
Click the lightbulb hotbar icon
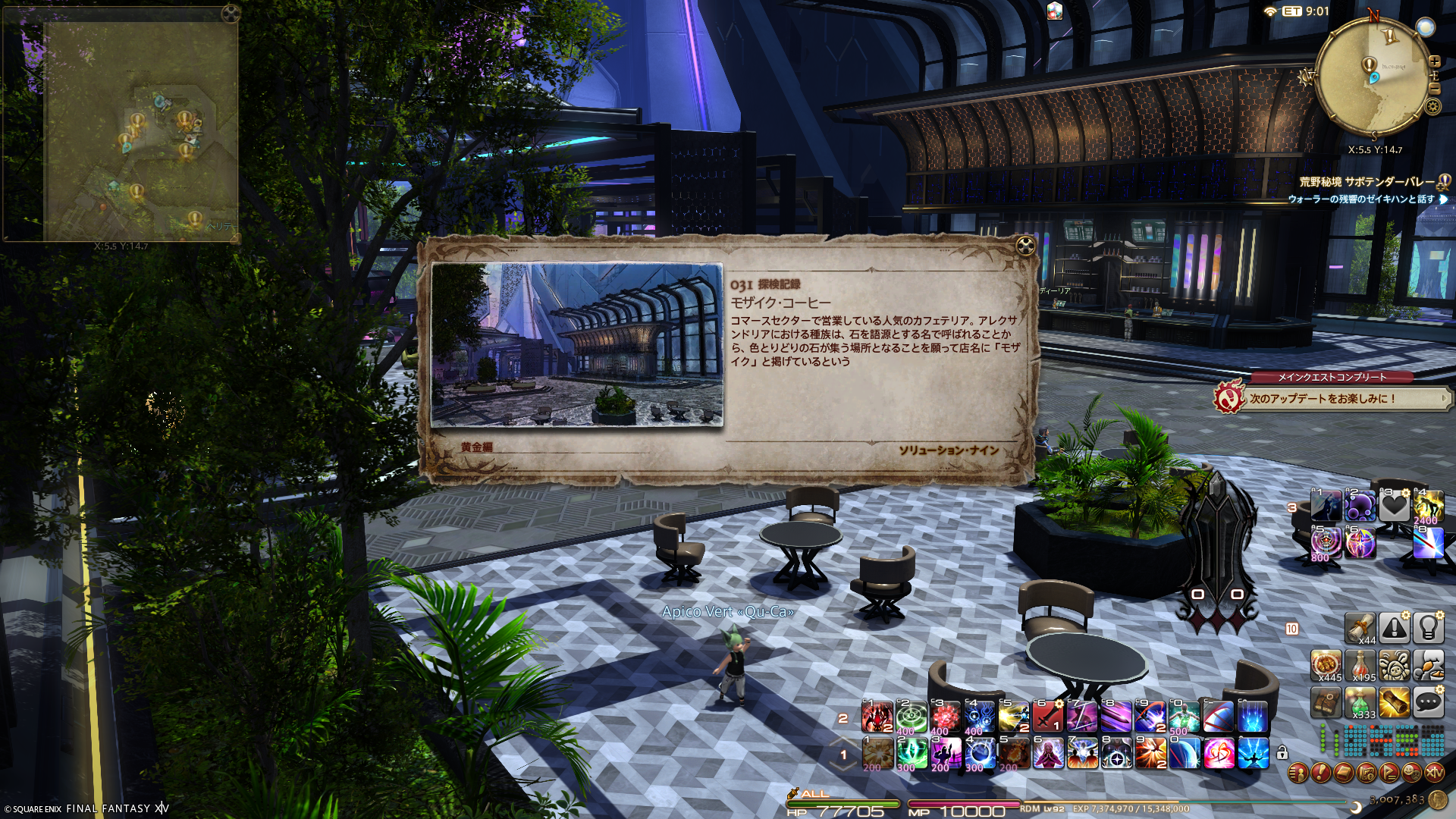pos(1428,628)
